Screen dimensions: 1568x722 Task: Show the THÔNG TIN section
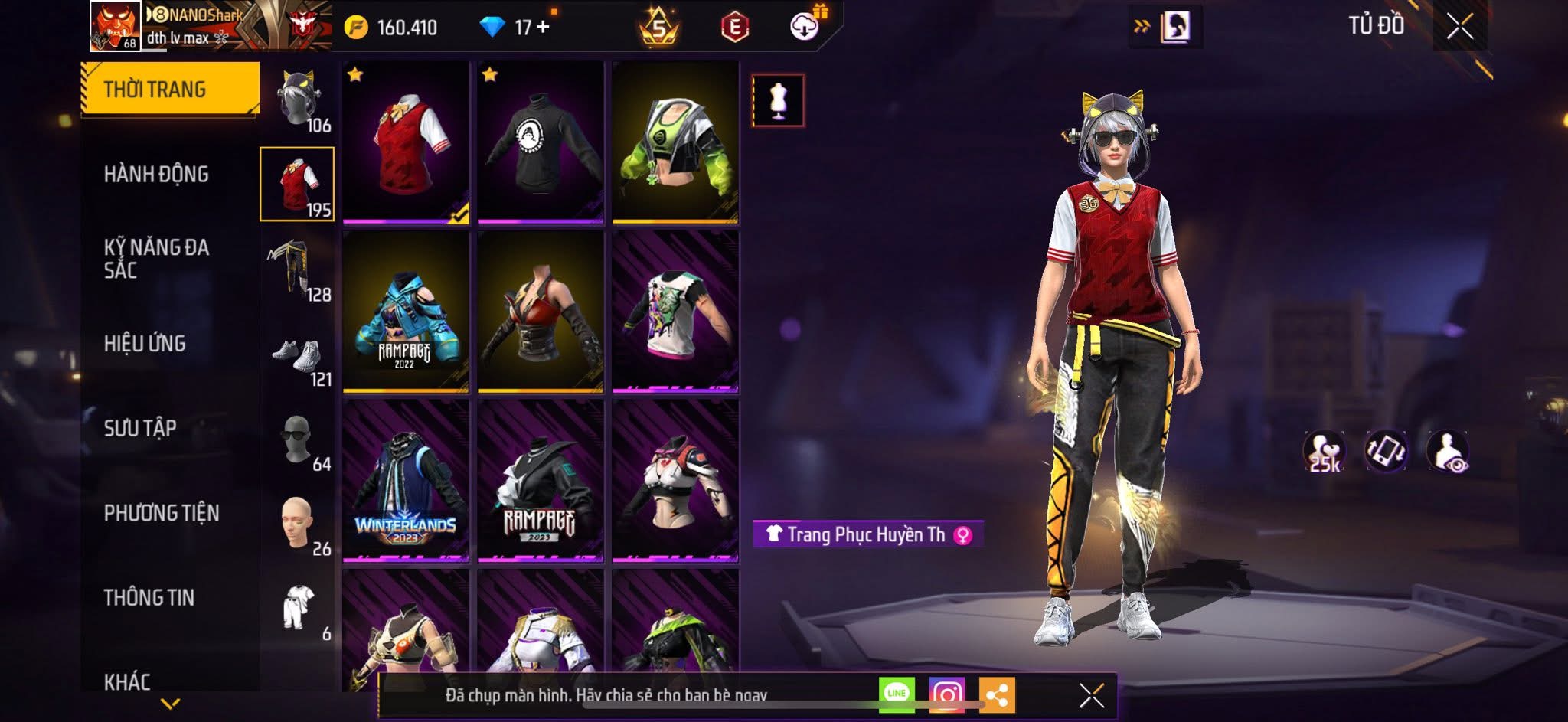pyautogui.click(x=149, y=597)
